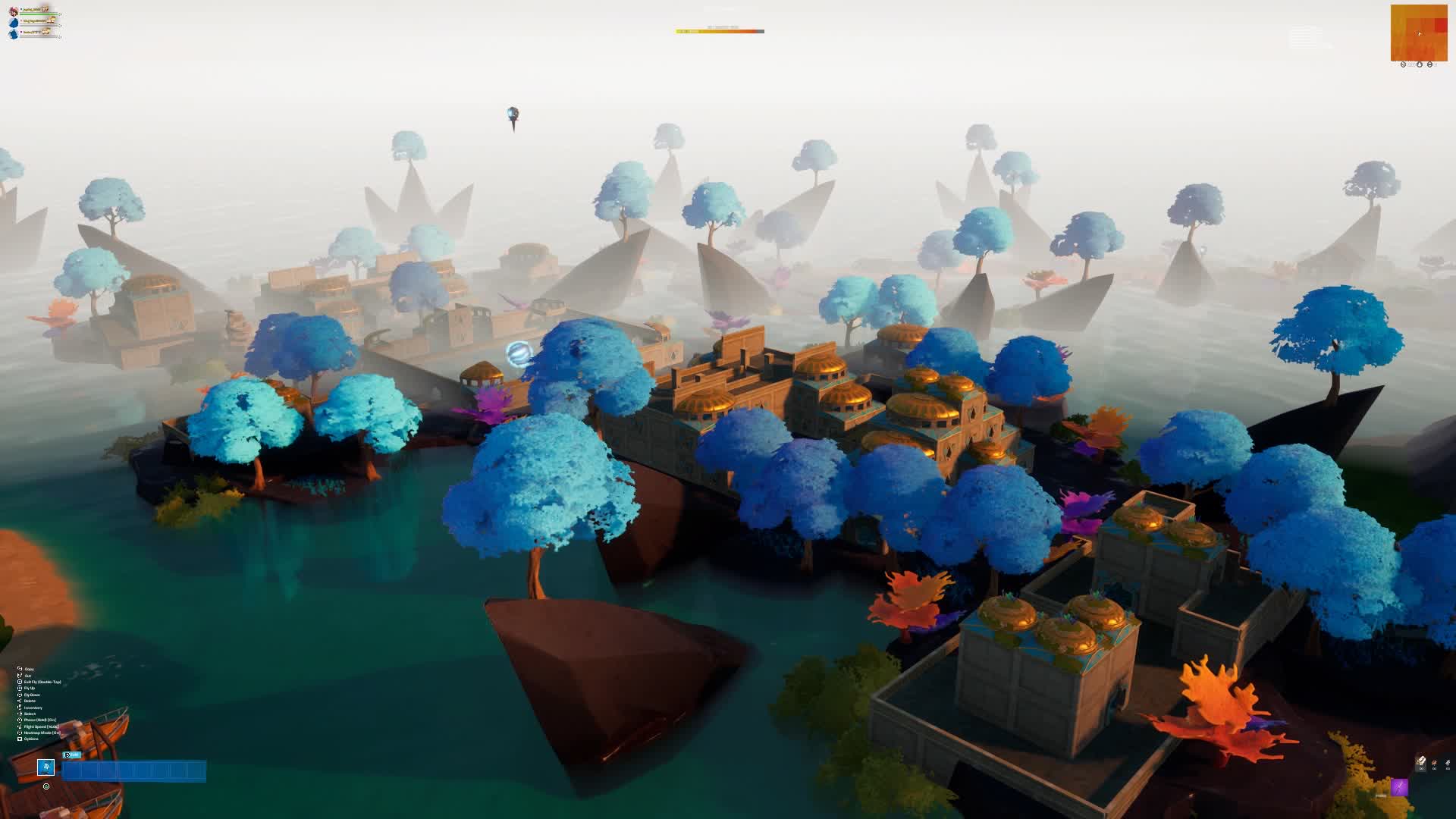Choose the metal building material
The height and width of the screenshot is (819, 1456).
(x=1447, y=763)
